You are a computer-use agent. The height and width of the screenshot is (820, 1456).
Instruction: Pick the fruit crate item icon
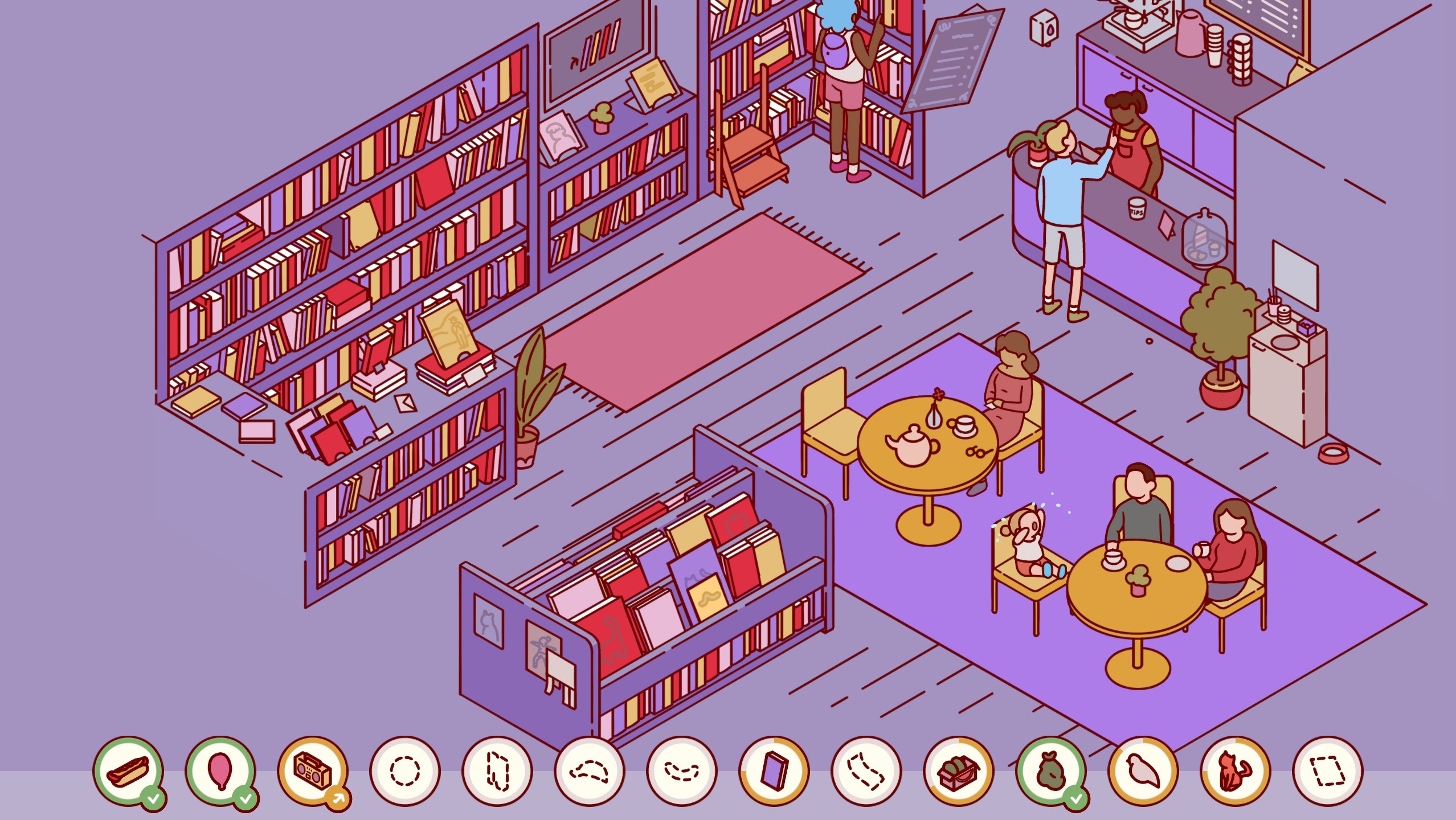pyautogui.click(x=959, y=771)
